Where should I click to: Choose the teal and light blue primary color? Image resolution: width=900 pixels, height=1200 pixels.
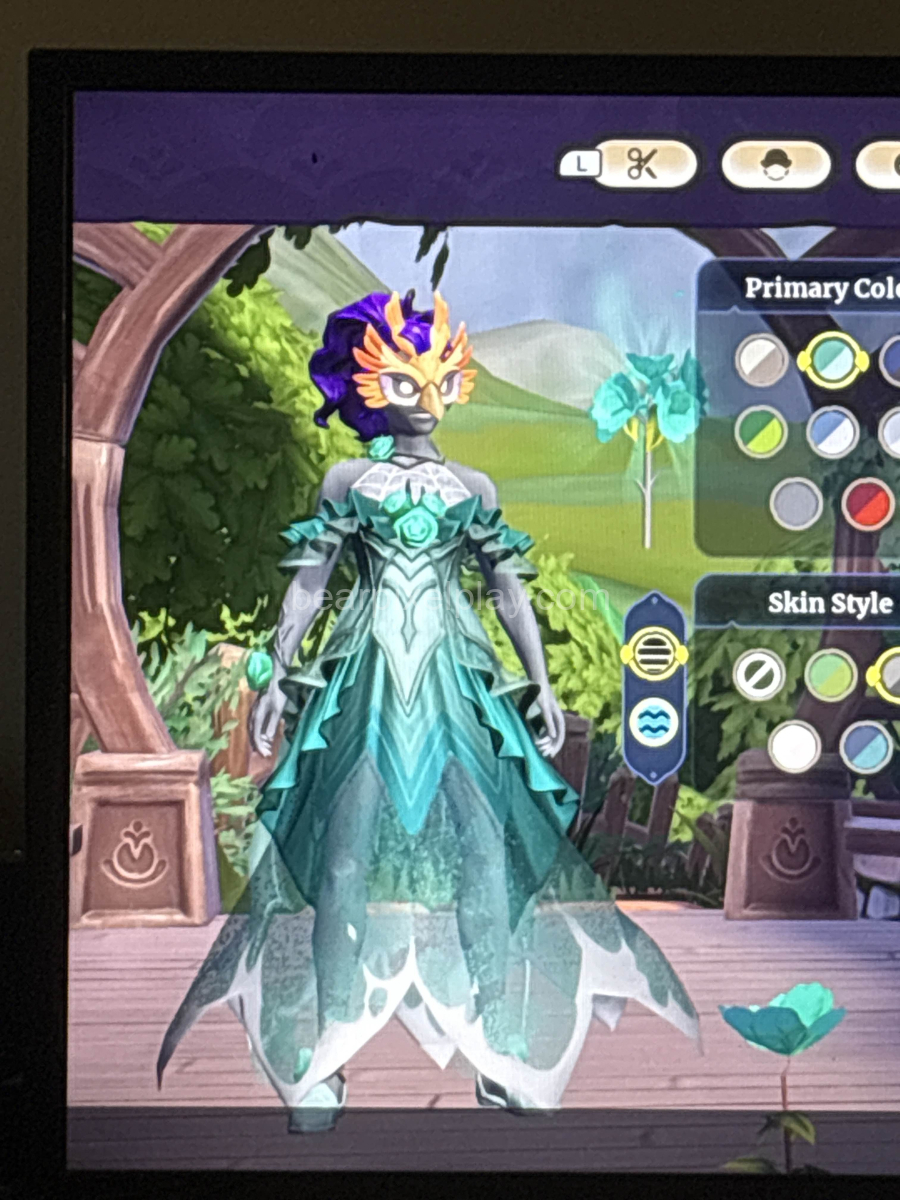(x=832, y=360)
